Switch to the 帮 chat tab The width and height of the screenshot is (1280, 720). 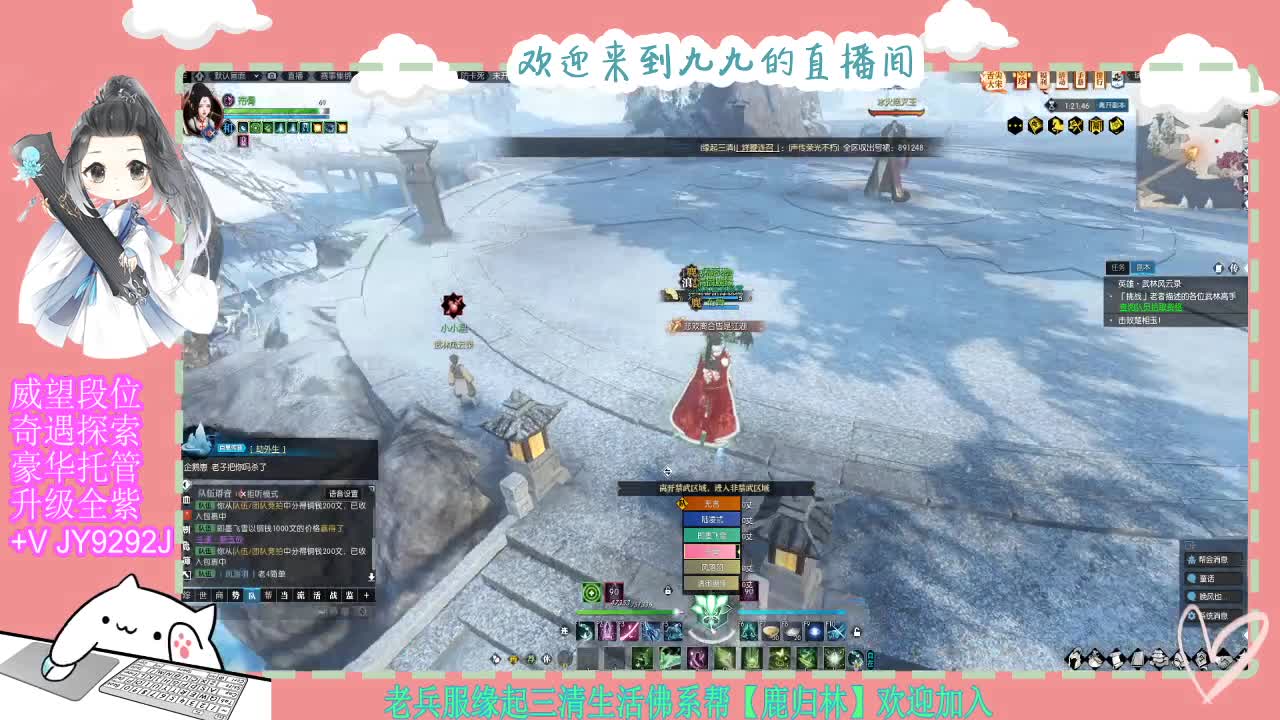[266, 595]
